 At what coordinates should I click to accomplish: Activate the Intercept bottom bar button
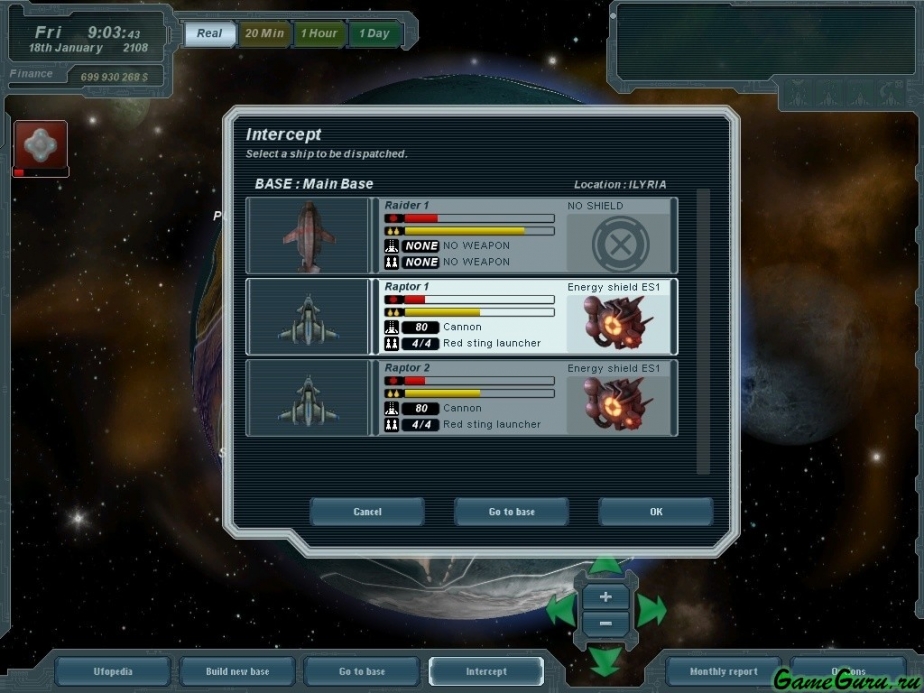[486, 672]
